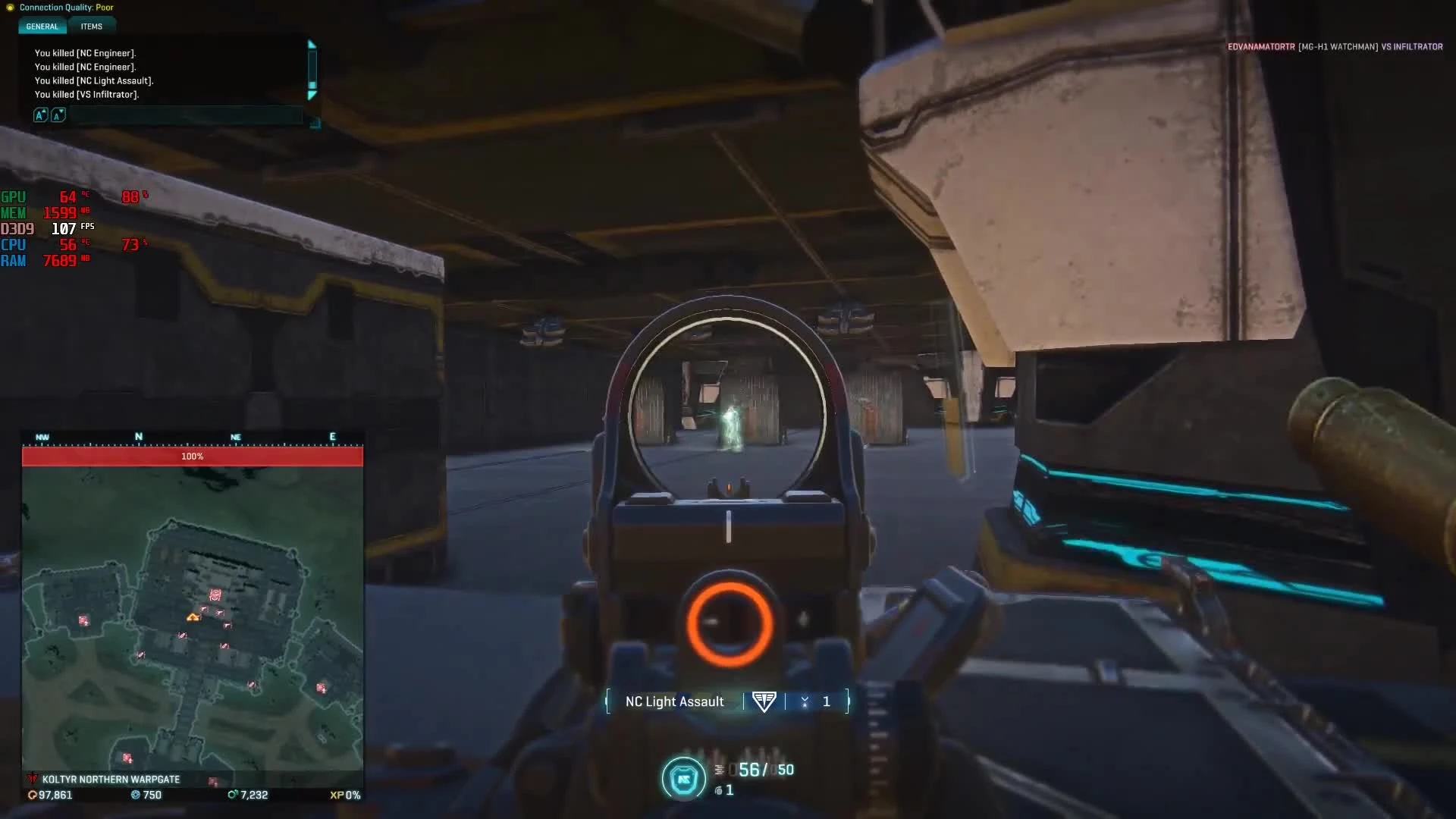Select the TR faction icon beside Koltyr Northern Warpgate
The image size is (1456, 819).
point(32,779)
